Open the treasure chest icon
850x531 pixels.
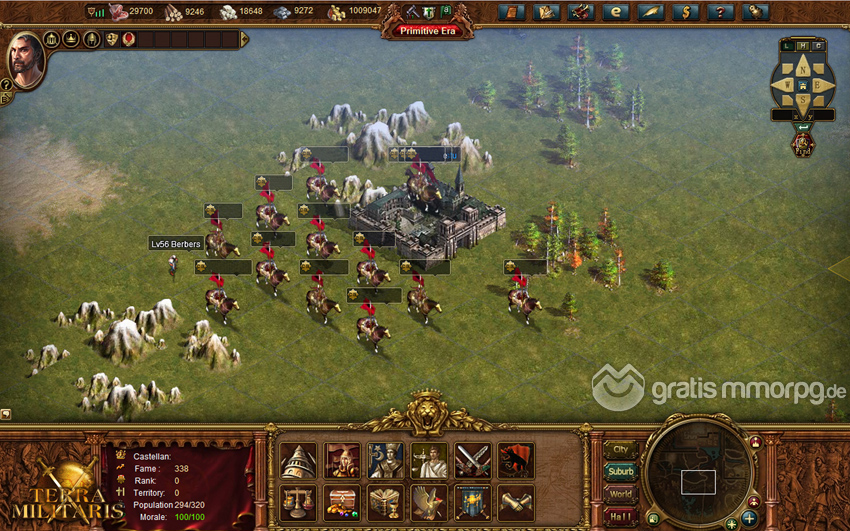point(342,503)
